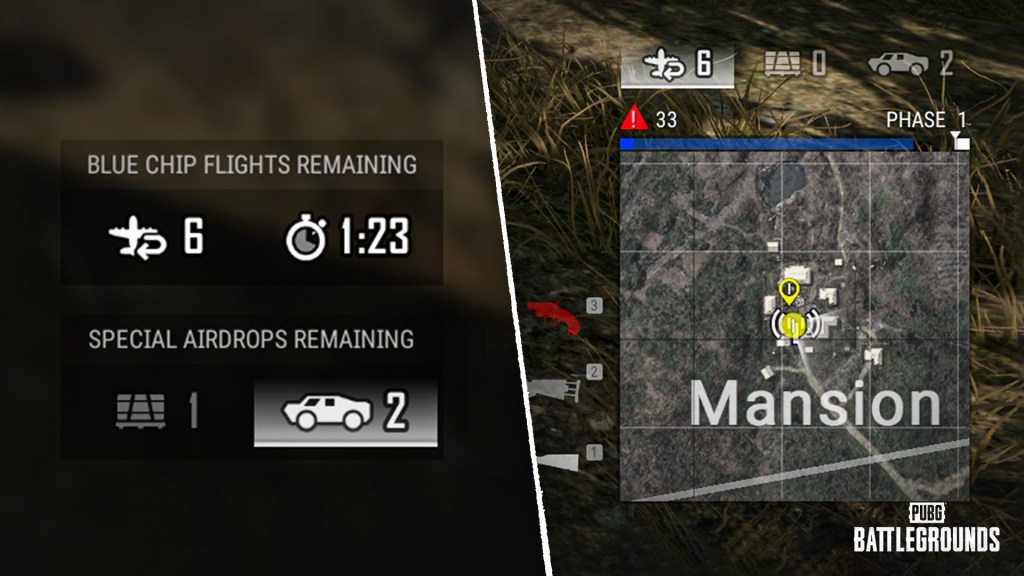Equip the weapon in slot 1
1024x576 pixels.
coord(560,459)
